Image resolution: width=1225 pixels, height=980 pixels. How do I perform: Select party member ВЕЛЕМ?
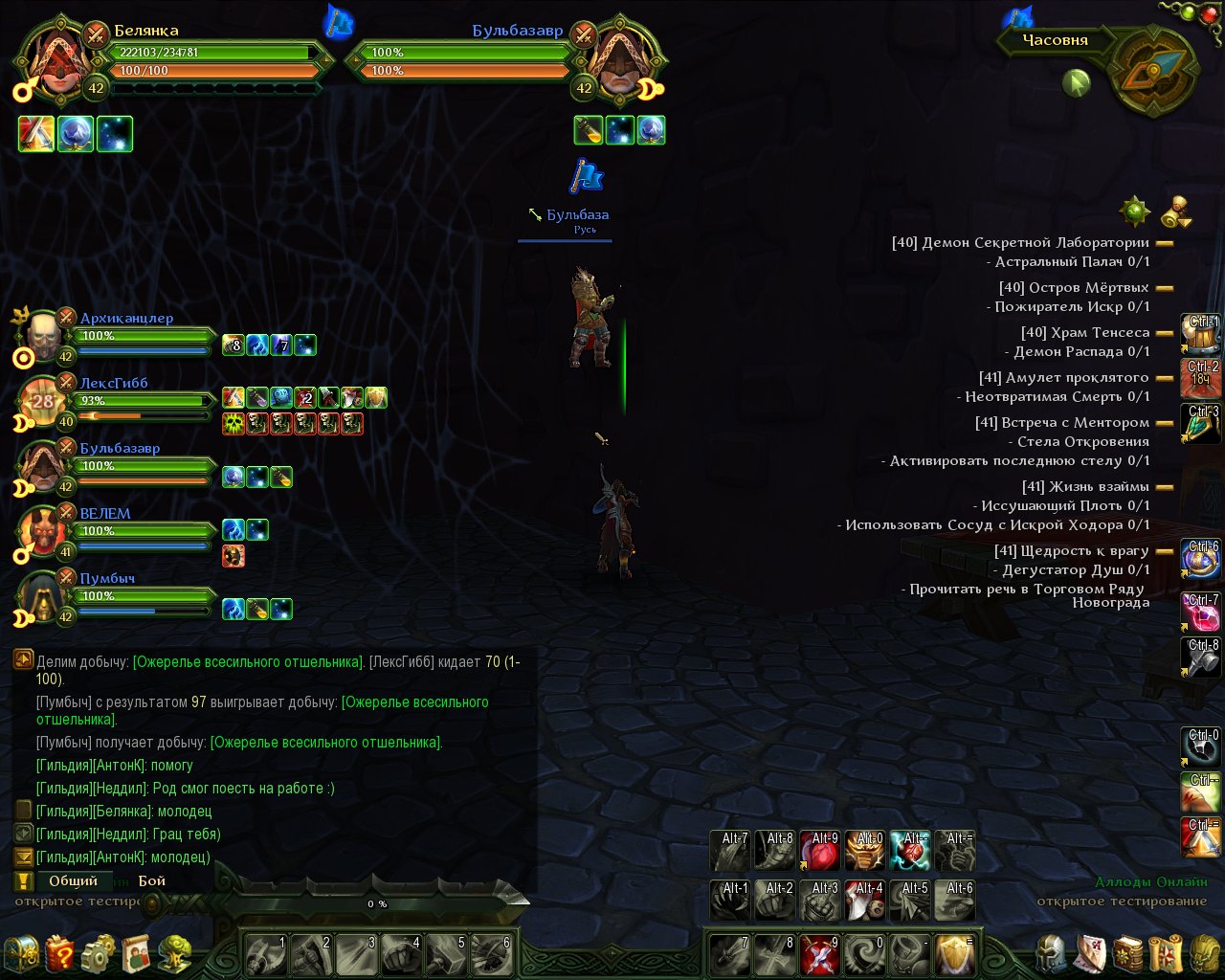tap(105, 514)
